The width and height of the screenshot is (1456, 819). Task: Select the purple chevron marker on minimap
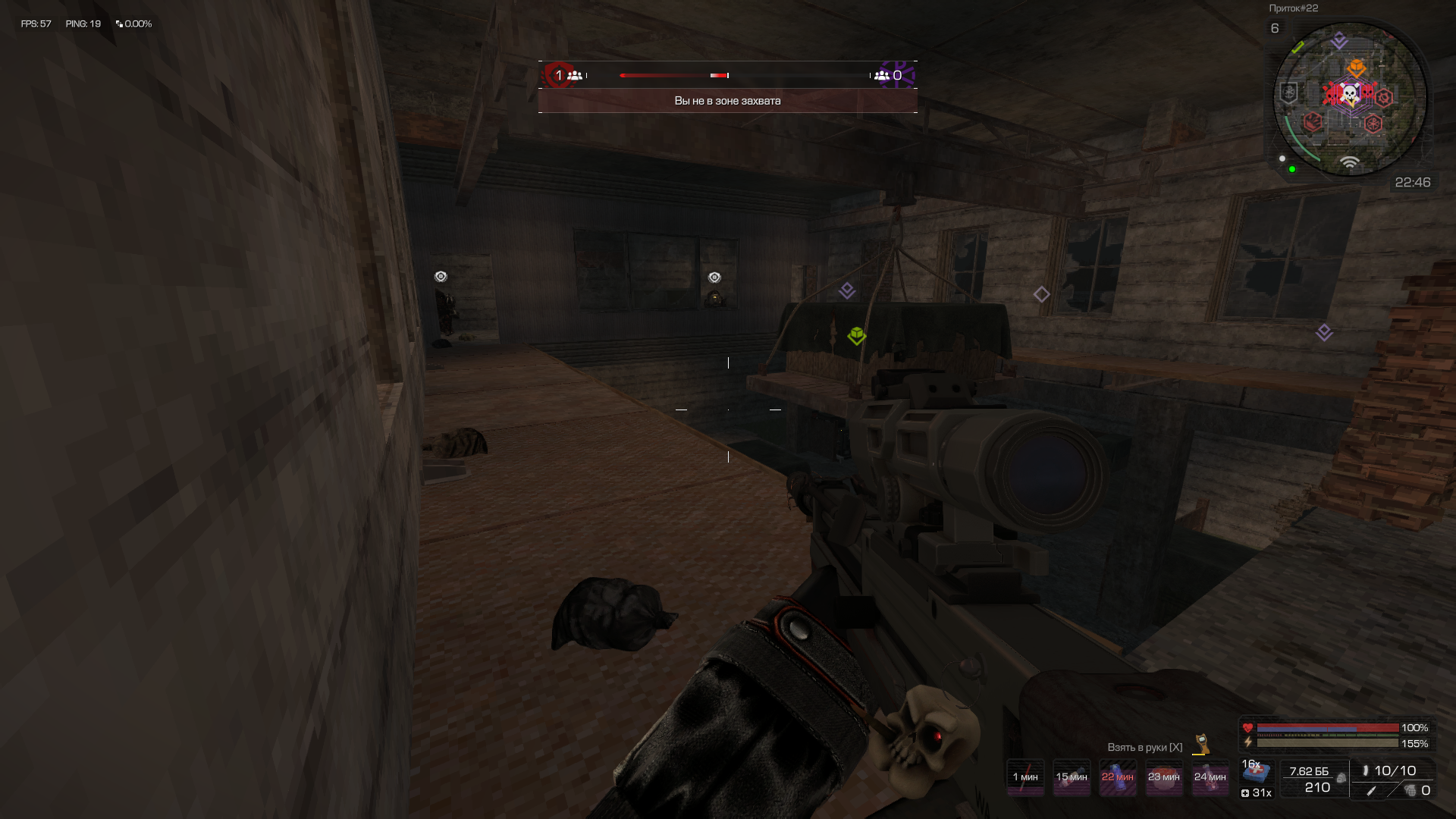[1339, 40]
